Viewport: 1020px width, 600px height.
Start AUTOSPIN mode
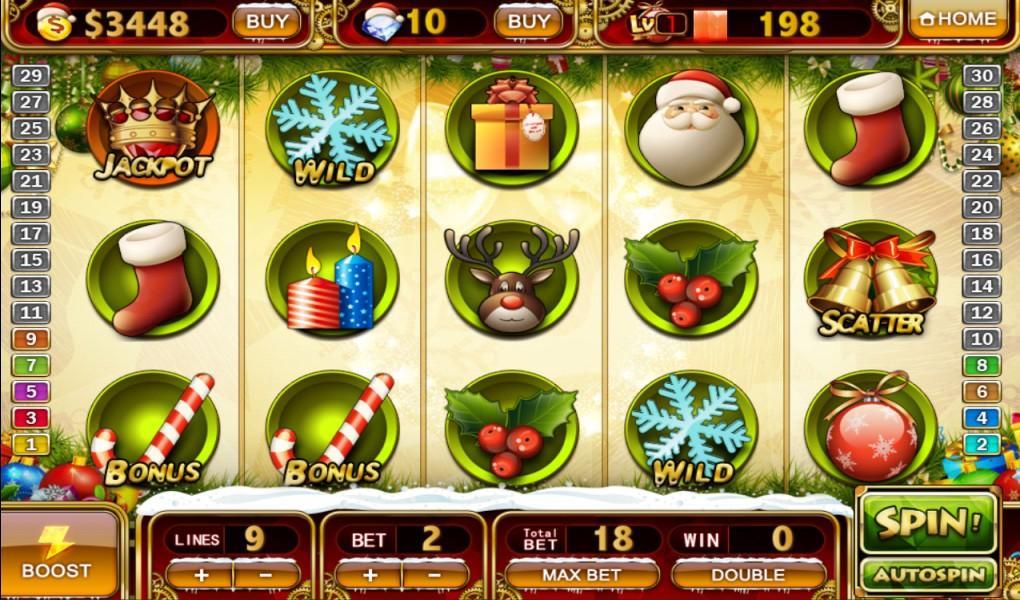pyautogui.click(x=927, y=575)
